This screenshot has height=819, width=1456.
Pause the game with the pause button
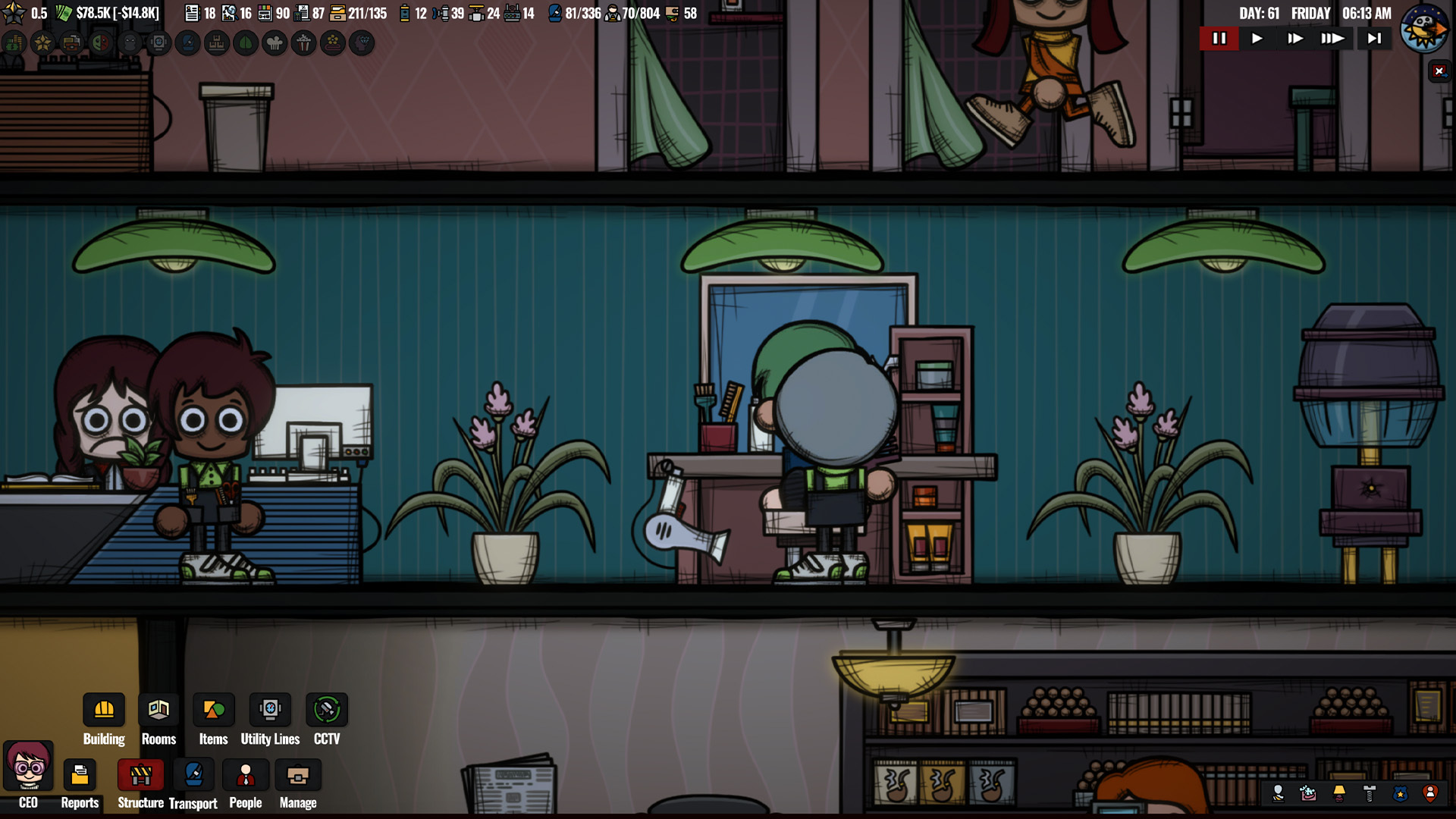pos(1219,39)
